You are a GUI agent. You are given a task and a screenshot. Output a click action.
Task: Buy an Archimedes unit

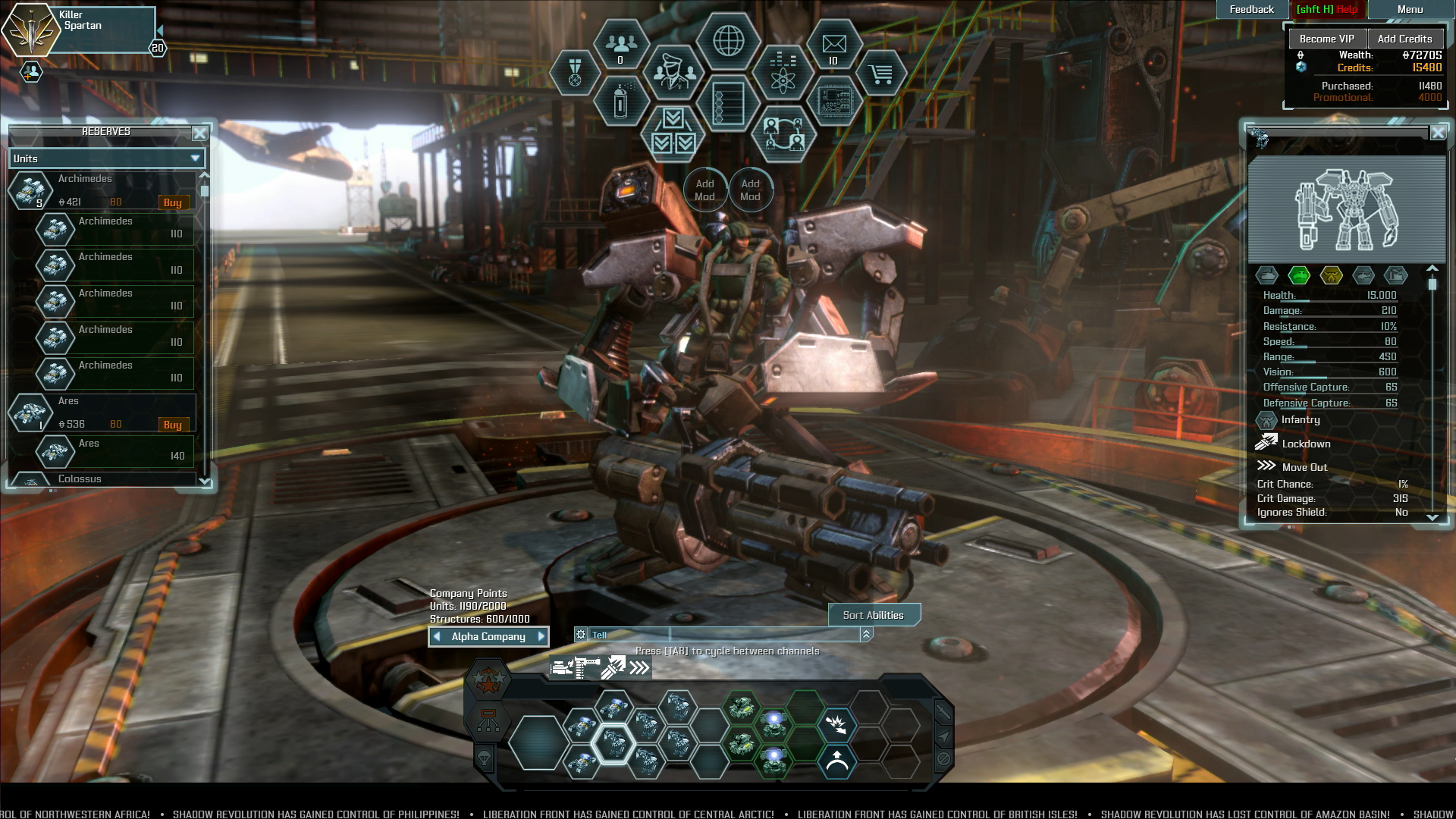[x=172, y=202]
